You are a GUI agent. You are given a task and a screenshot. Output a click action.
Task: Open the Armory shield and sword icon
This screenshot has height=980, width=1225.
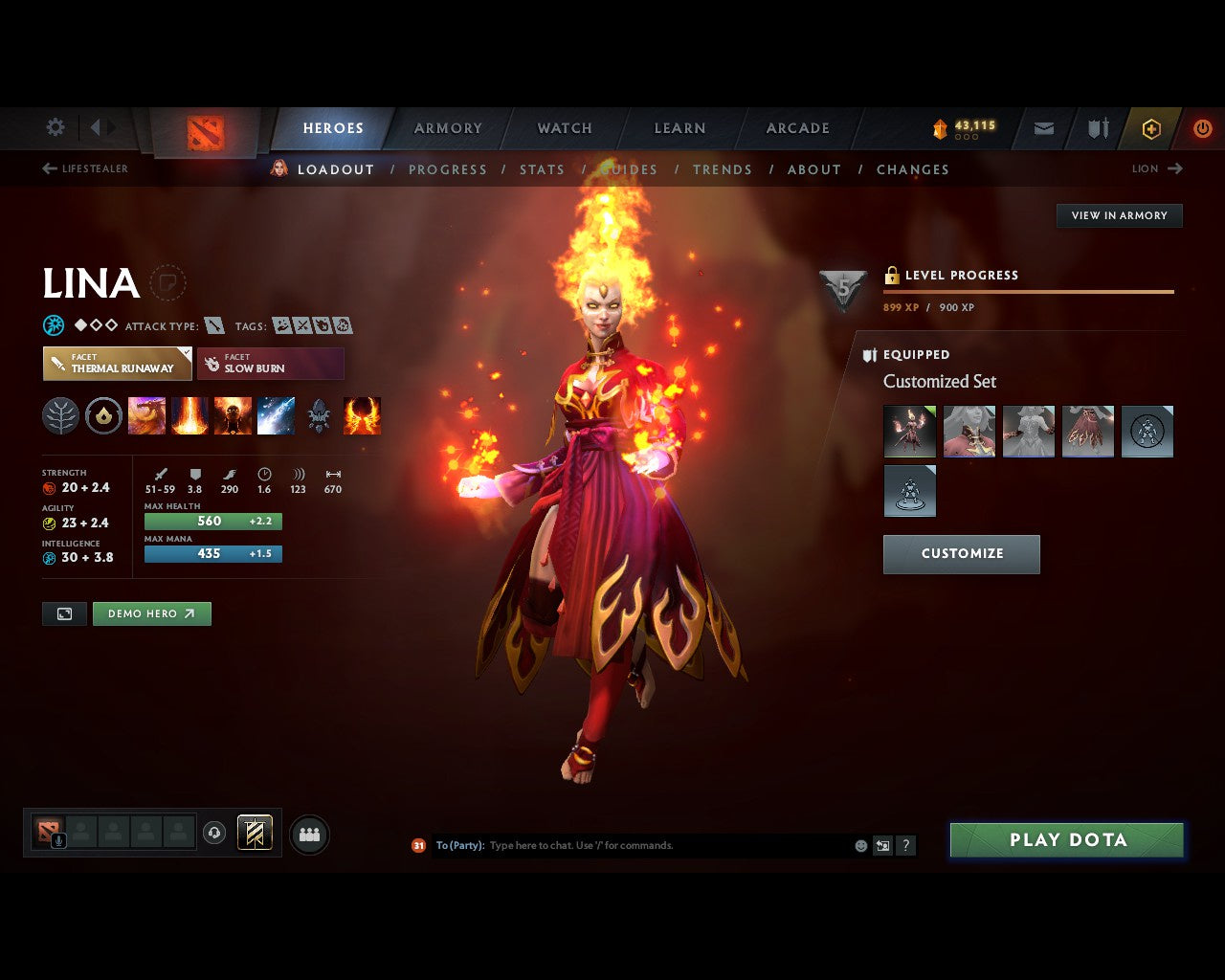[x=1097, y=128]
